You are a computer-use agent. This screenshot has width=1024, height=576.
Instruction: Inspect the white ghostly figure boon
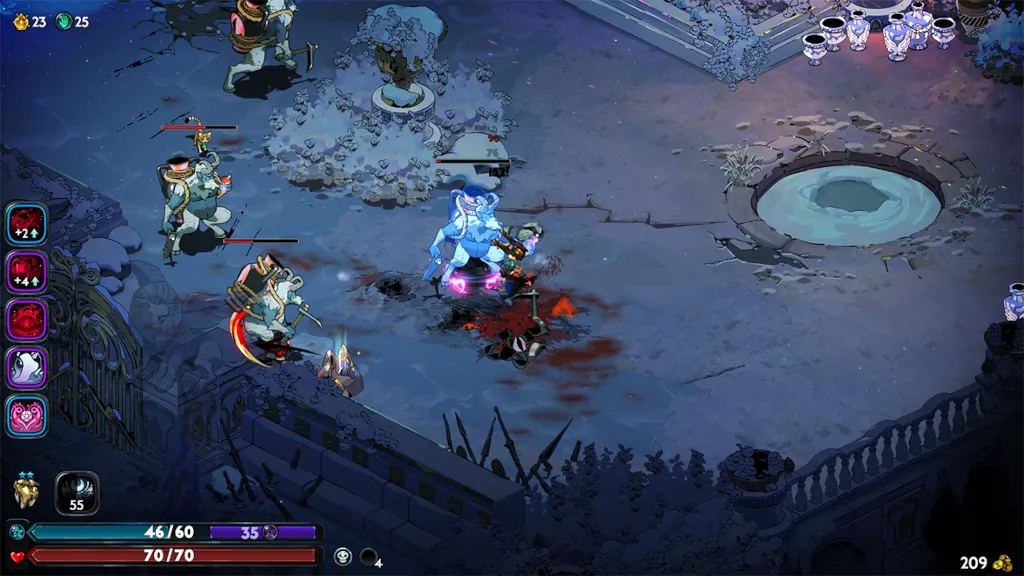coord(26,368)
